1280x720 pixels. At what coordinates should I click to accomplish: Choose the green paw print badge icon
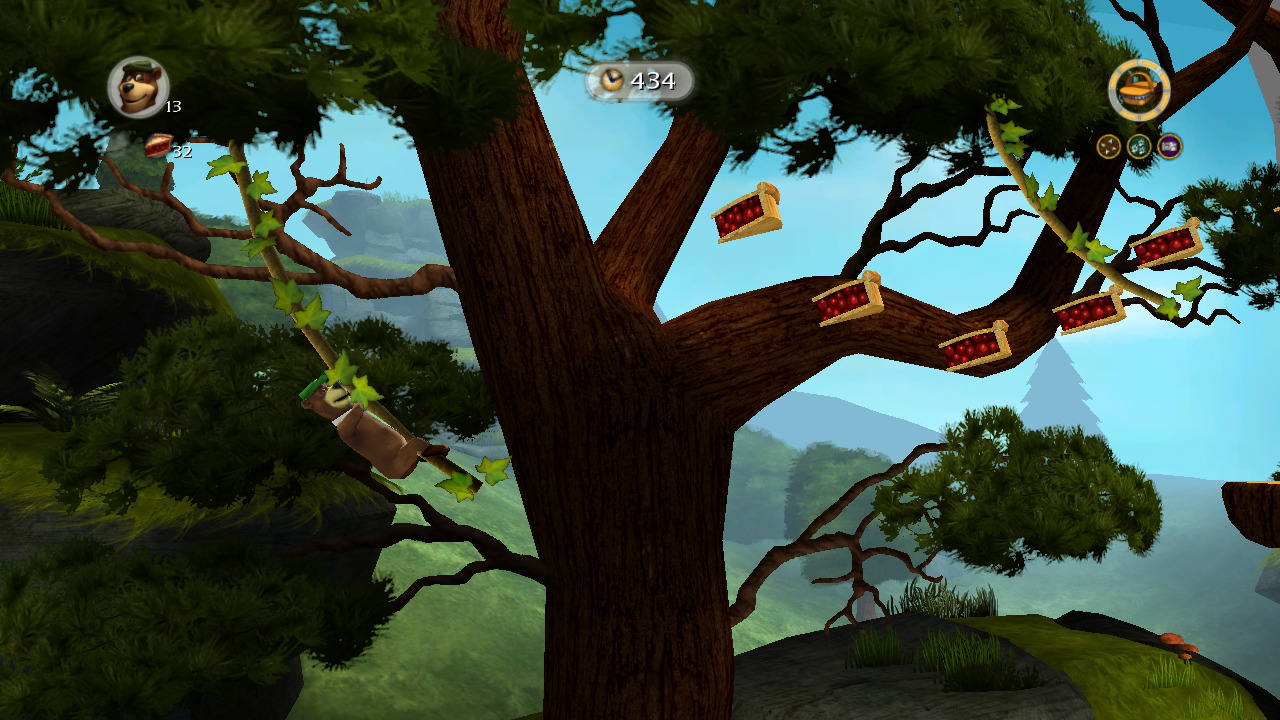[1139, 147]
